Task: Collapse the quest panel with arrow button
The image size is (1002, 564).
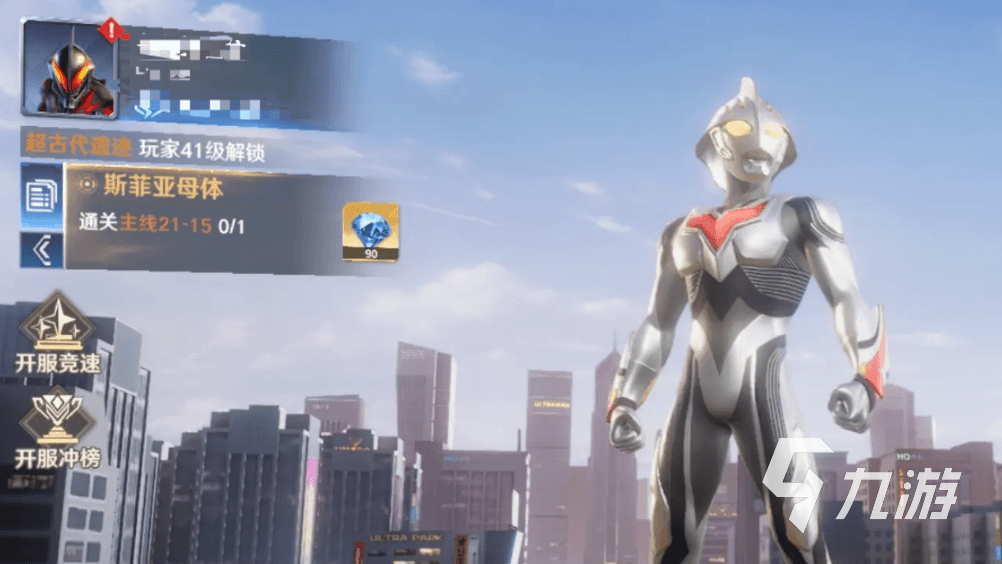Action: (41, 250)
